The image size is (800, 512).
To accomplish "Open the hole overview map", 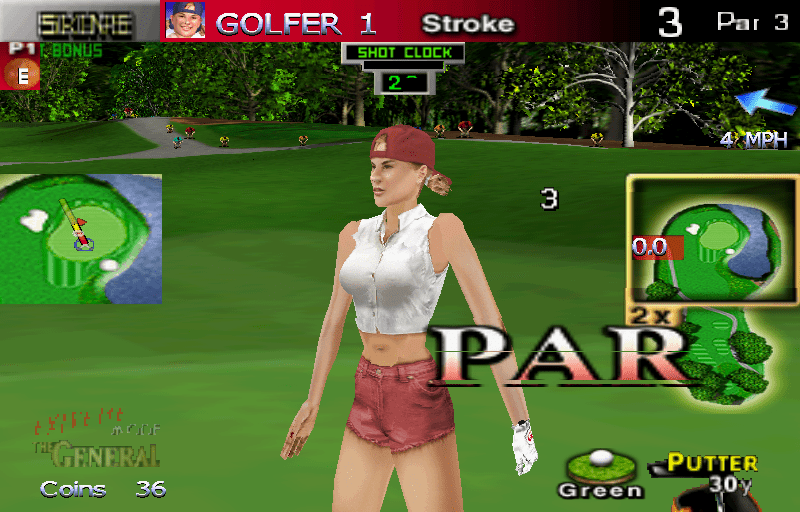I will [697, 239].
